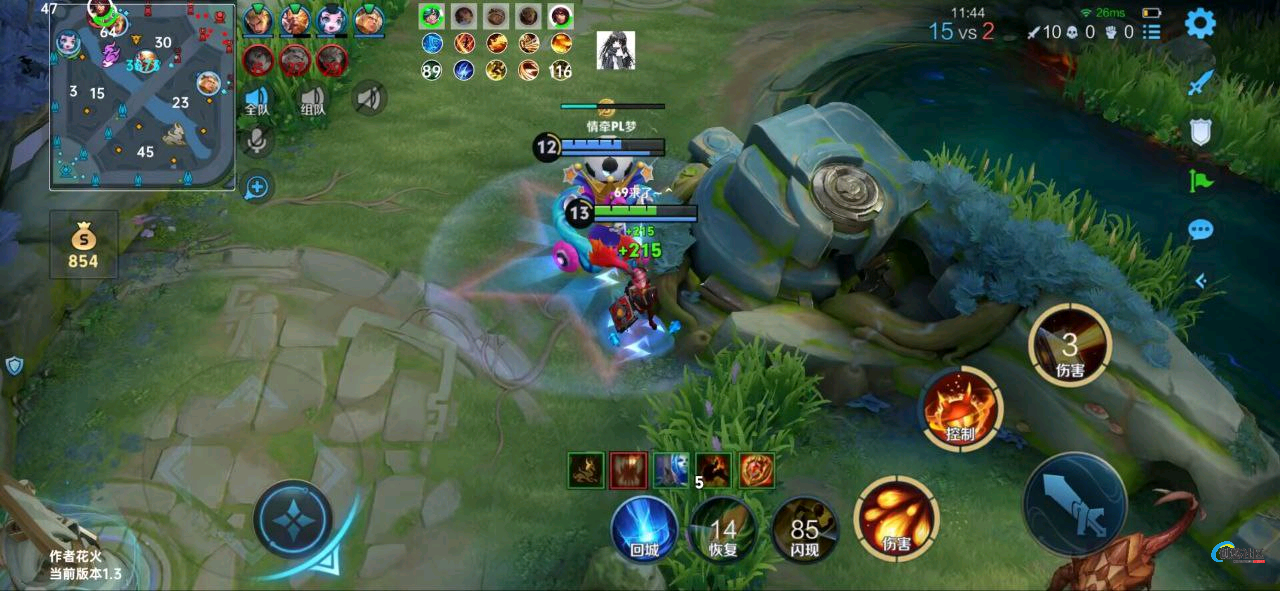Tap the minimap

[x=143, y=97]
